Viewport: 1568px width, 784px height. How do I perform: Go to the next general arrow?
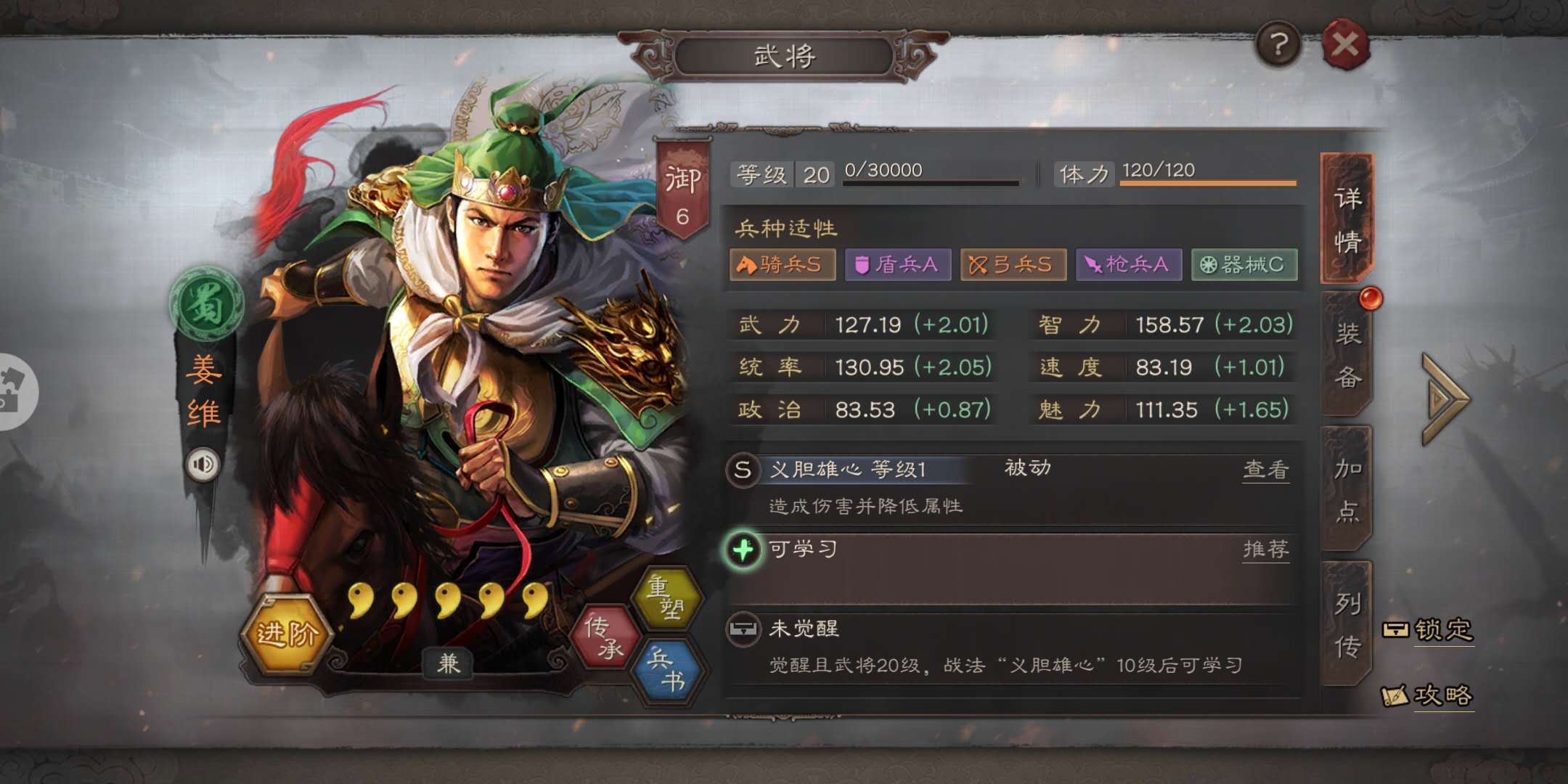1445,399
